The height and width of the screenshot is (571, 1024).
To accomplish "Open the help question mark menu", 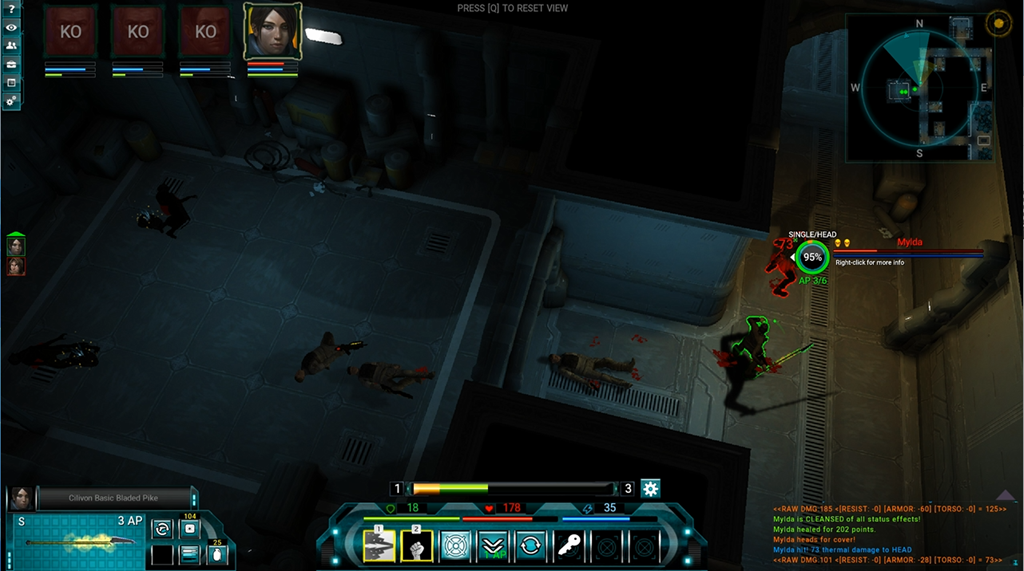I will click(11, 10).
